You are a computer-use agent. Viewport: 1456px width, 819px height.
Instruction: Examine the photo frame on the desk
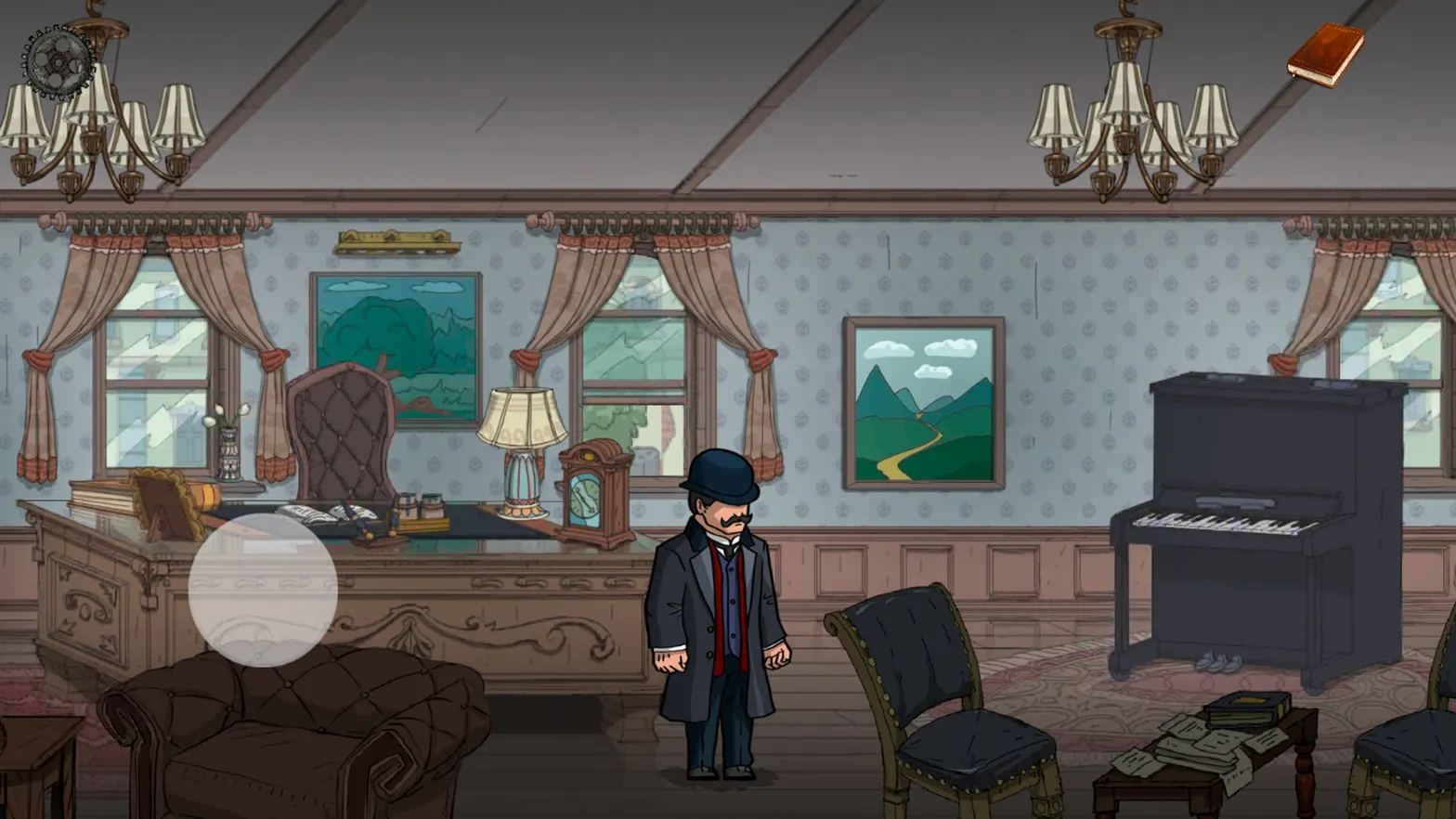coord(163,503)
